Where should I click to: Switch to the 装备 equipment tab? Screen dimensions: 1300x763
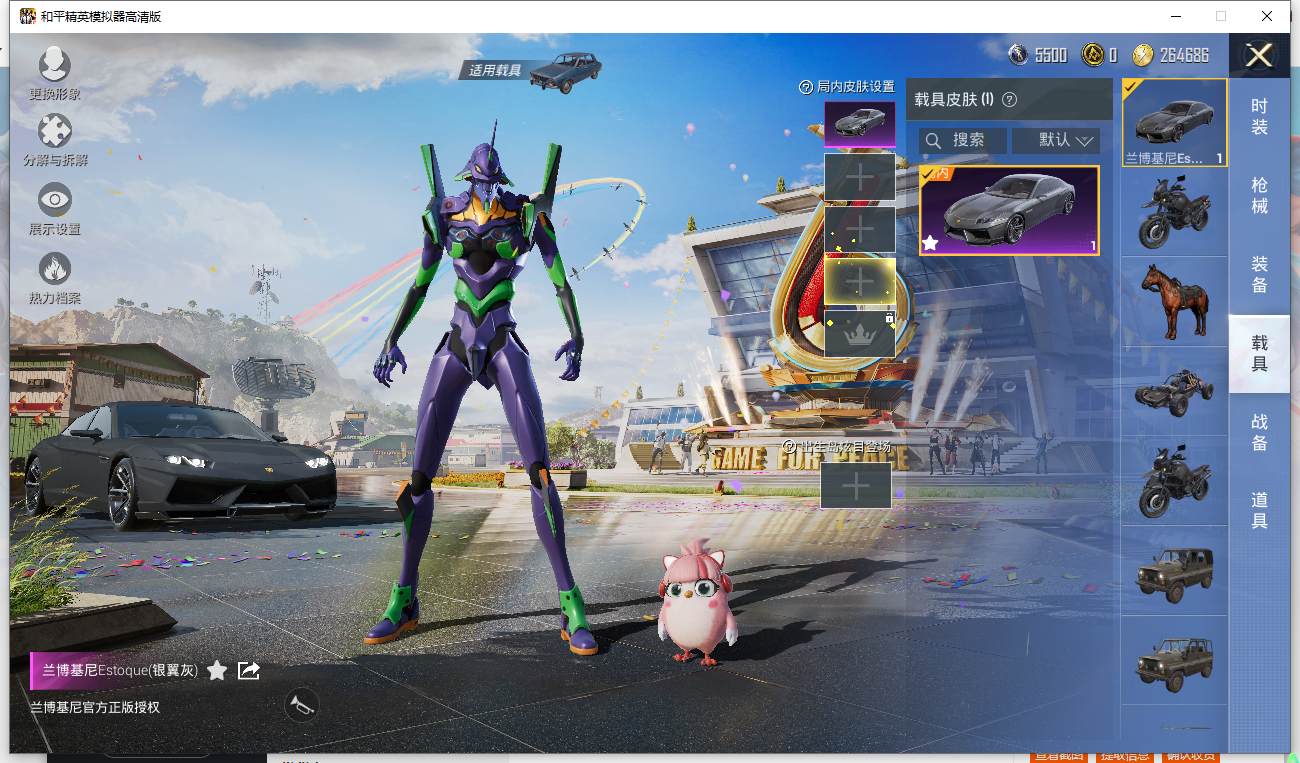click(x=1259, y=274)
